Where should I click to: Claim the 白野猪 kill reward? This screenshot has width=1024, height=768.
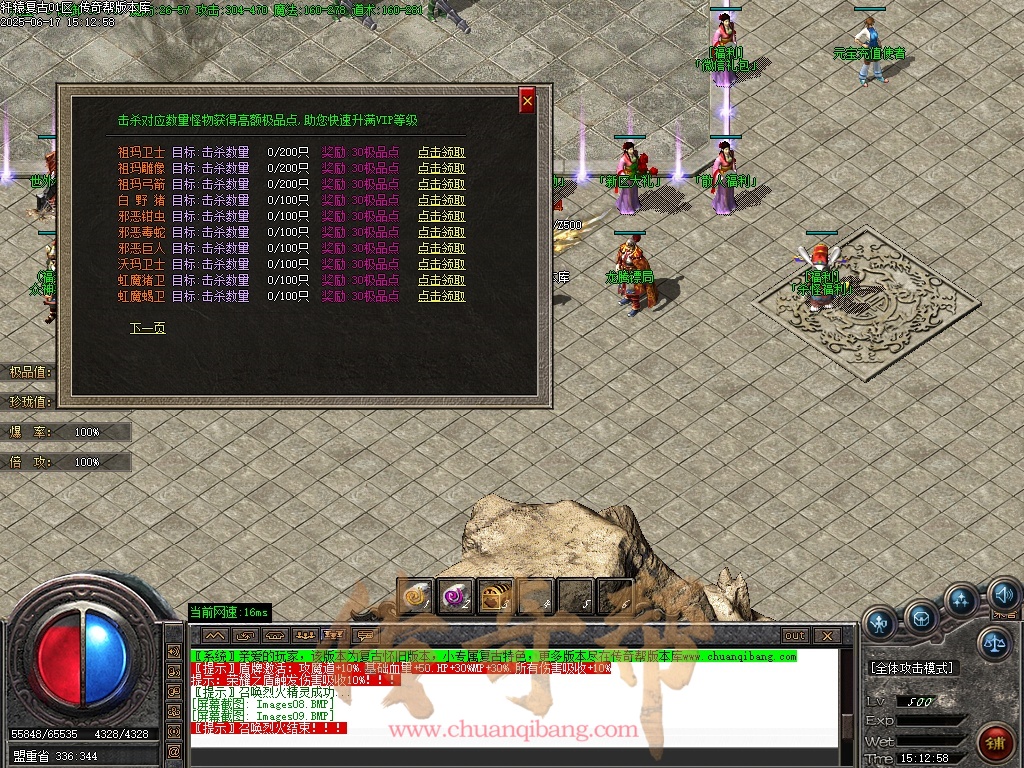coord(441,201)
